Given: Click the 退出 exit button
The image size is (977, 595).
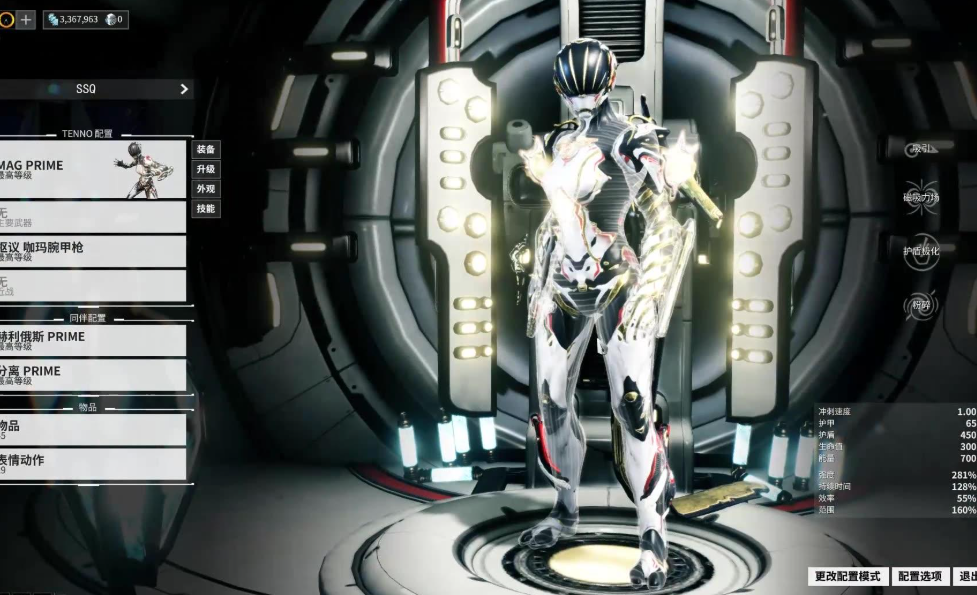Looking at the screenshot, I should tap(967, 576).
